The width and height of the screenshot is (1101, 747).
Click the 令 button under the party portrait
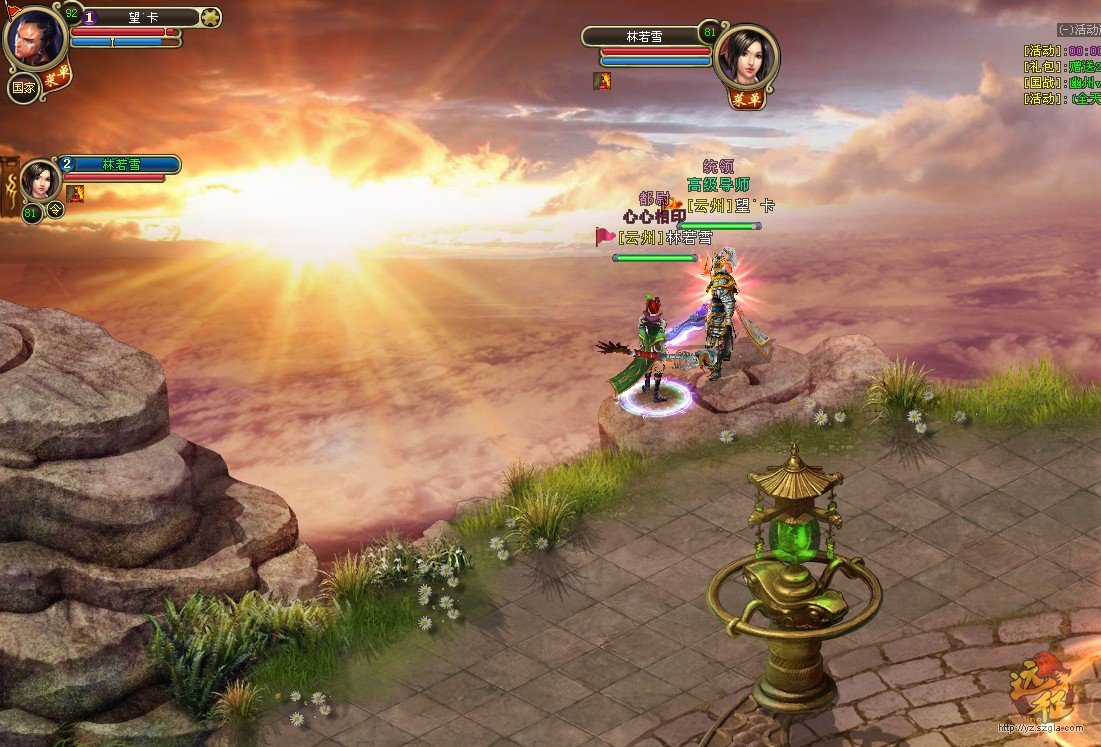56,210
